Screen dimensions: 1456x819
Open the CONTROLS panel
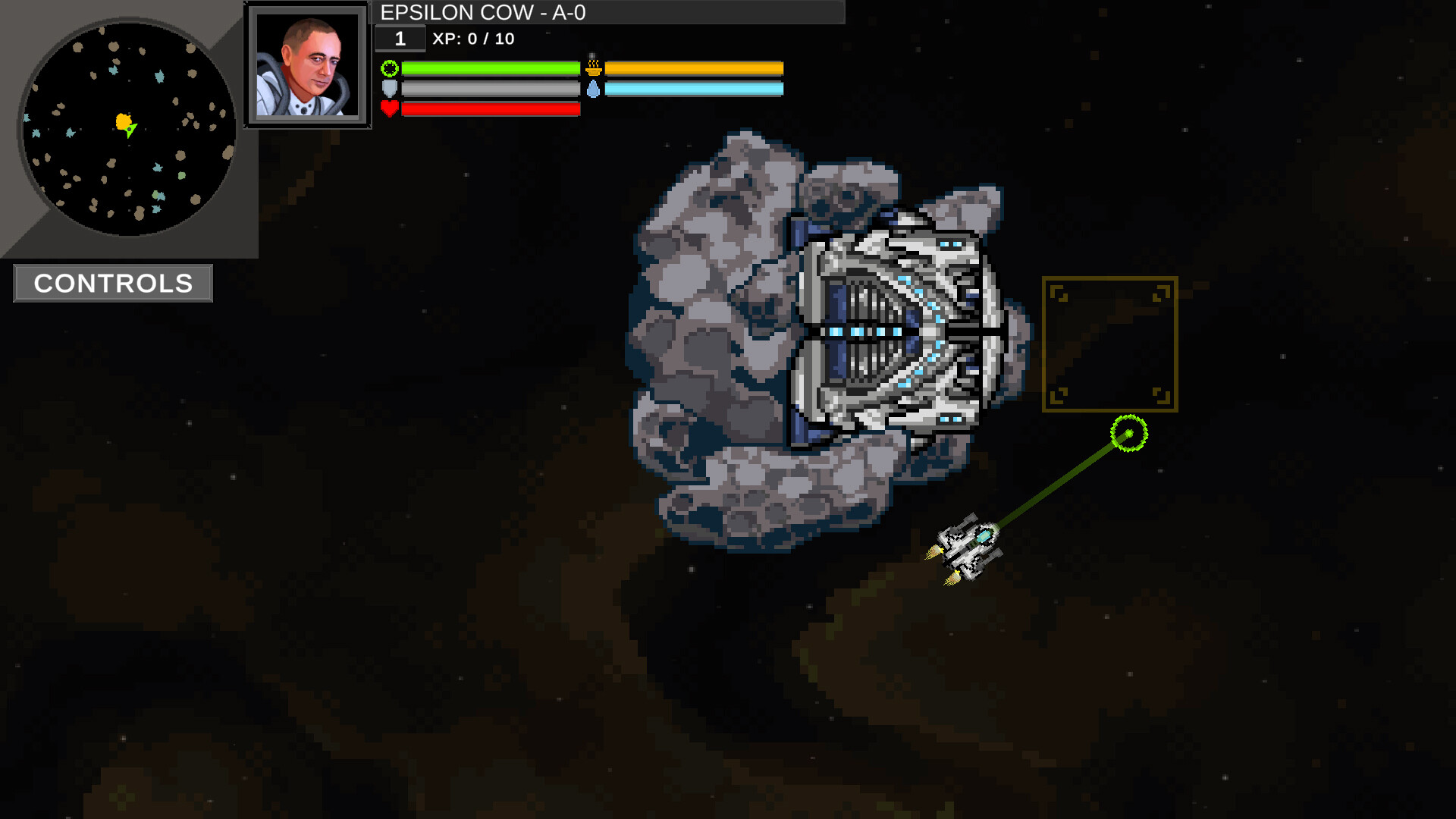tap(112, 283)
